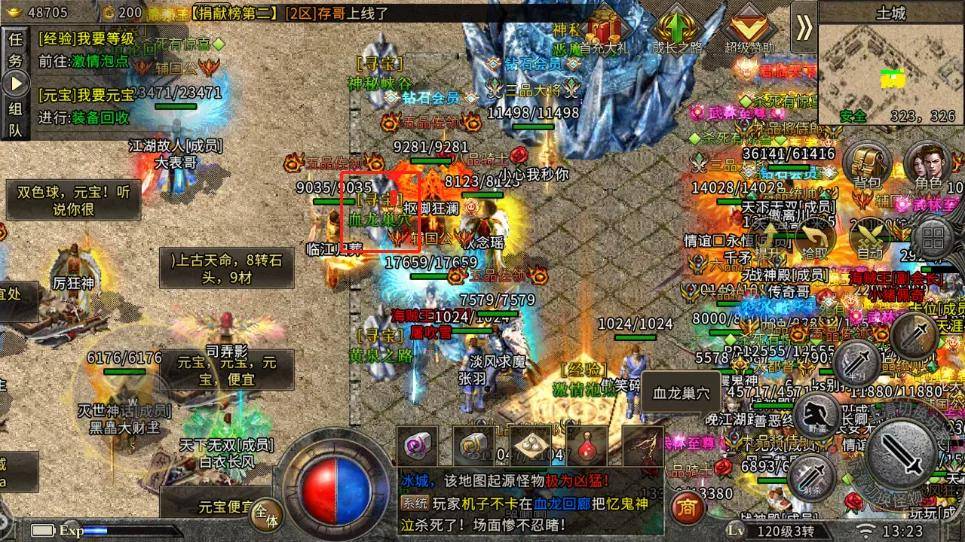The height and width of the screenshot is (542, 965).
Task: Open the 超级赞助 sponsorship icon
Action: (x=749, y=28)
